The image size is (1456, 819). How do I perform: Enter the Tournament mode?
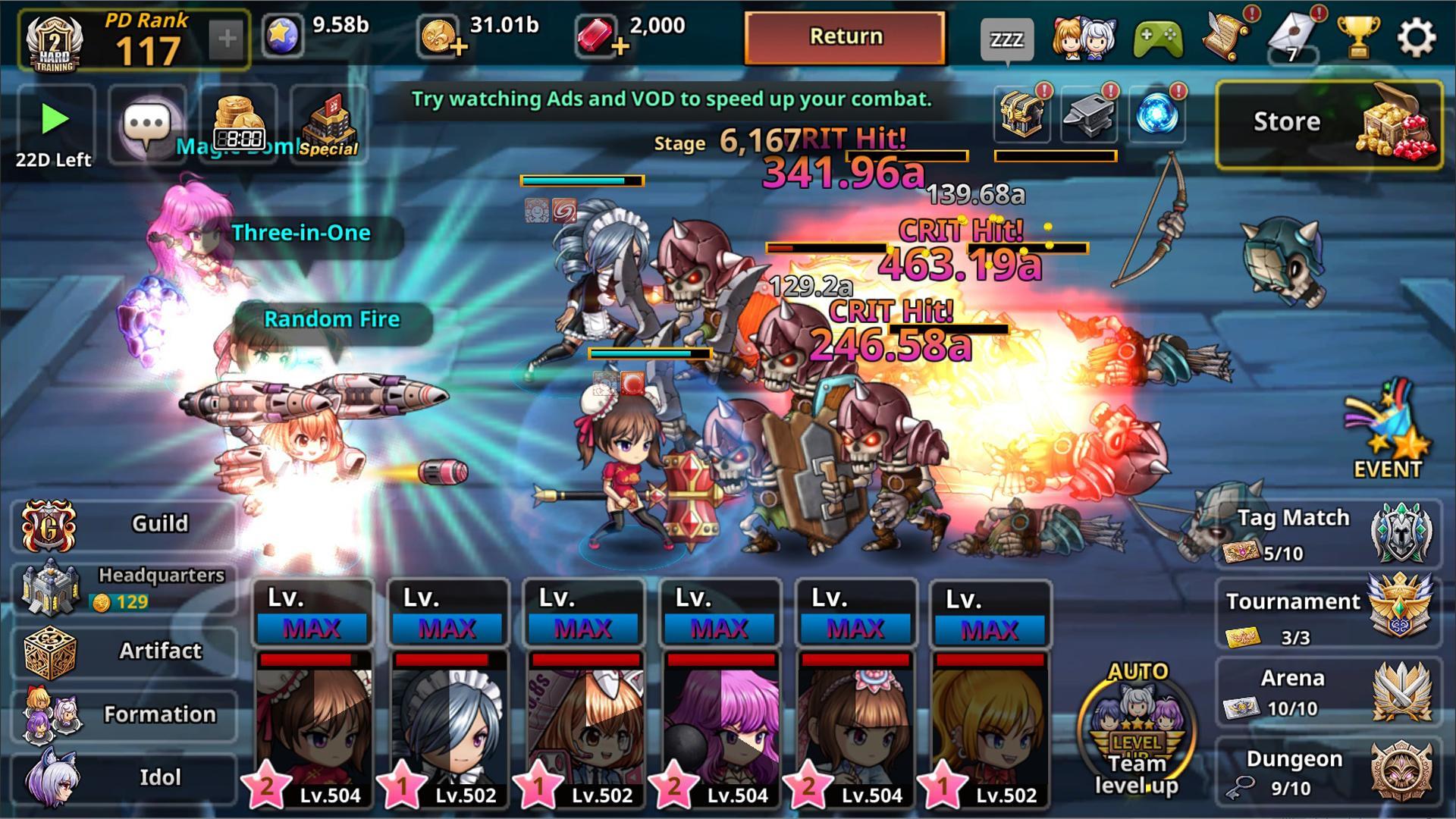click(x=1329, y=613)
